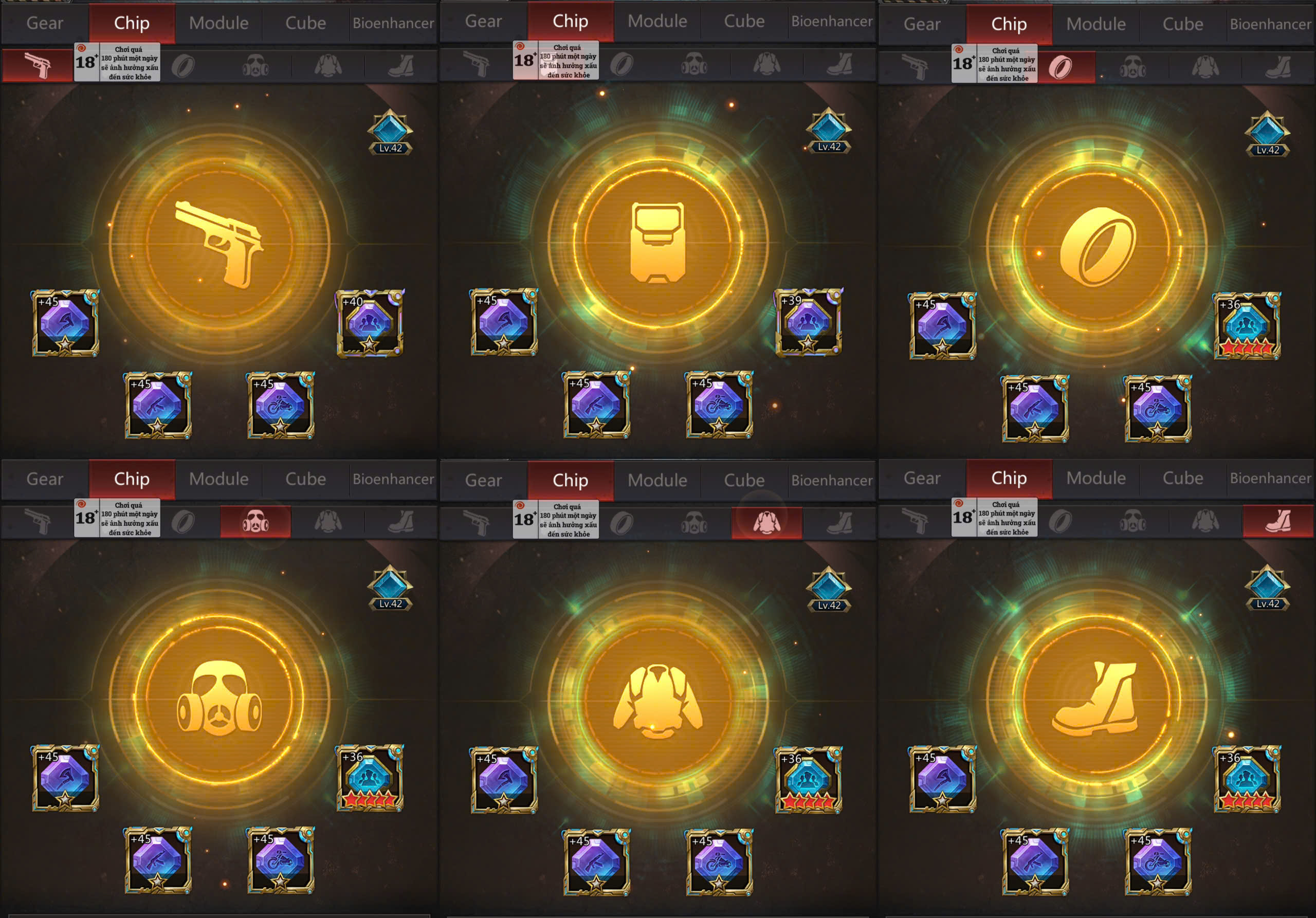Image resolution: width=1316 pixels, height=918 pixels.
Task: Open the Gear tab
Action: tap(45, 23)
